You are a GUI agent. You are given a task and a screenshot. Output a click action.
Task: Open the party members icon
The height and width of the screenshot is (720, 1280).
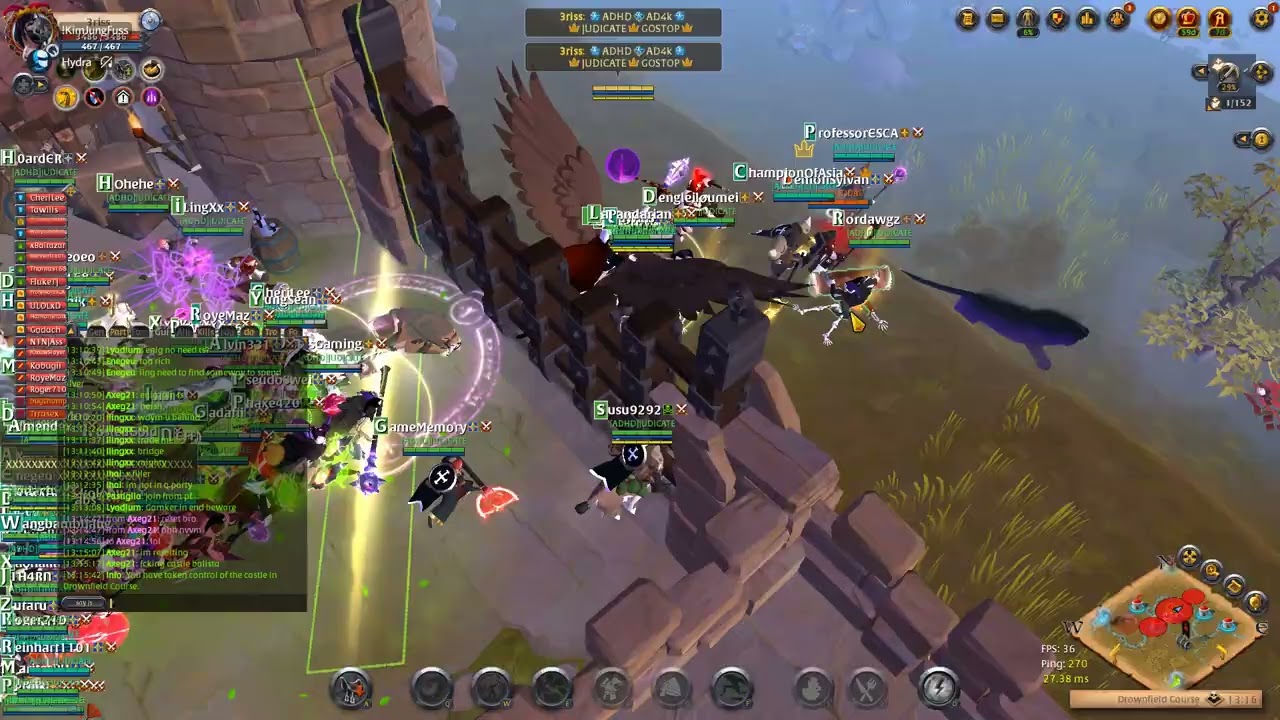click(x=1119, y=17)
